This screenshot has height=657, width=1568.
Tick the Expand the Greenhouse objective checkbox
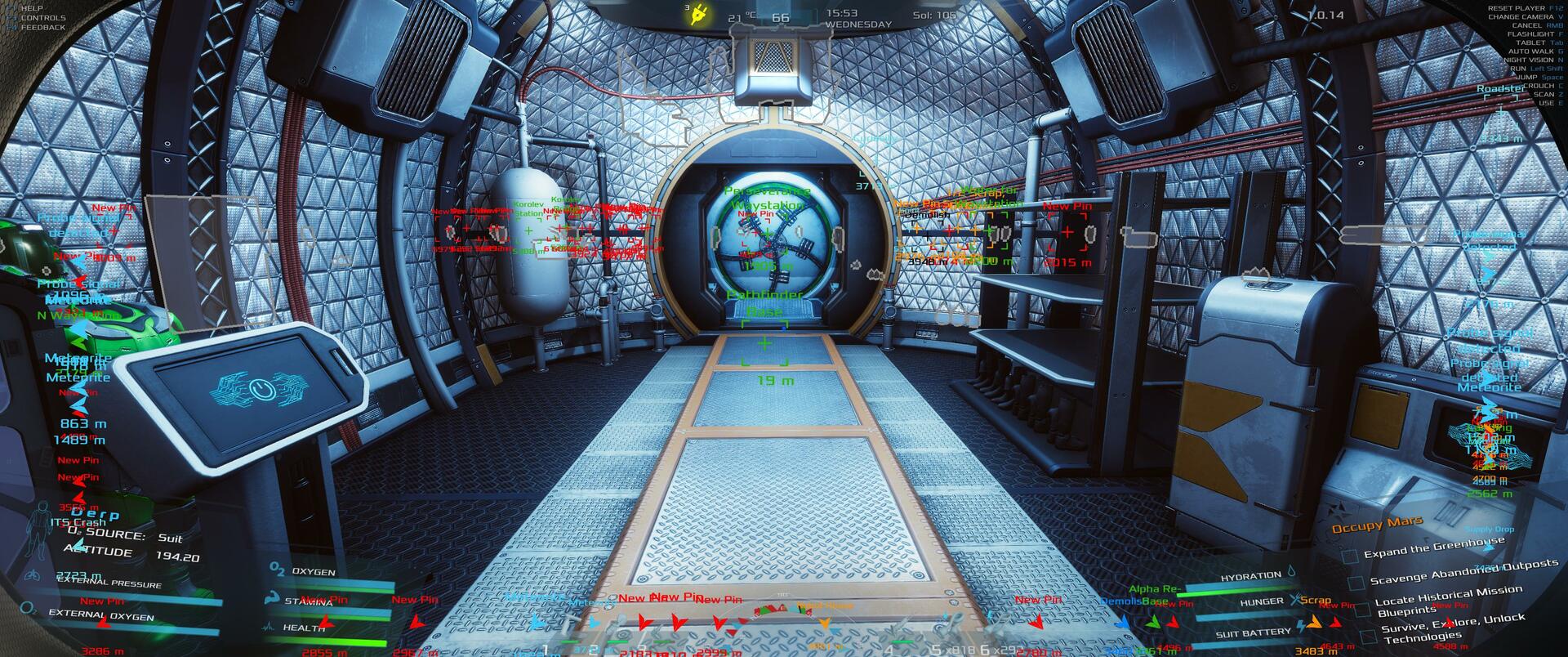click(x=1351, y=556)
